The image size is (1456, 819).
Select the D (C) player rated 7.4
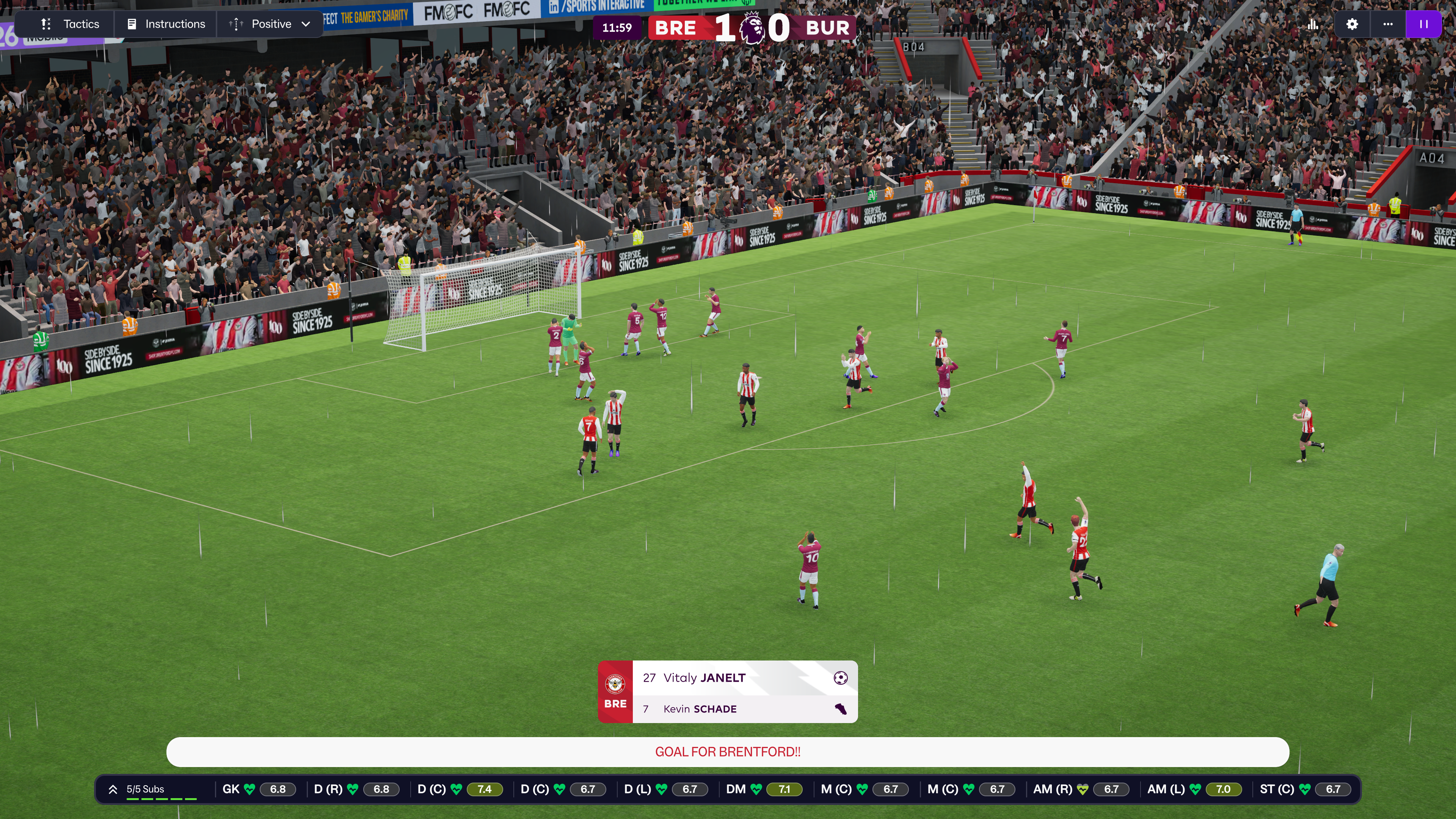(459, 789)
